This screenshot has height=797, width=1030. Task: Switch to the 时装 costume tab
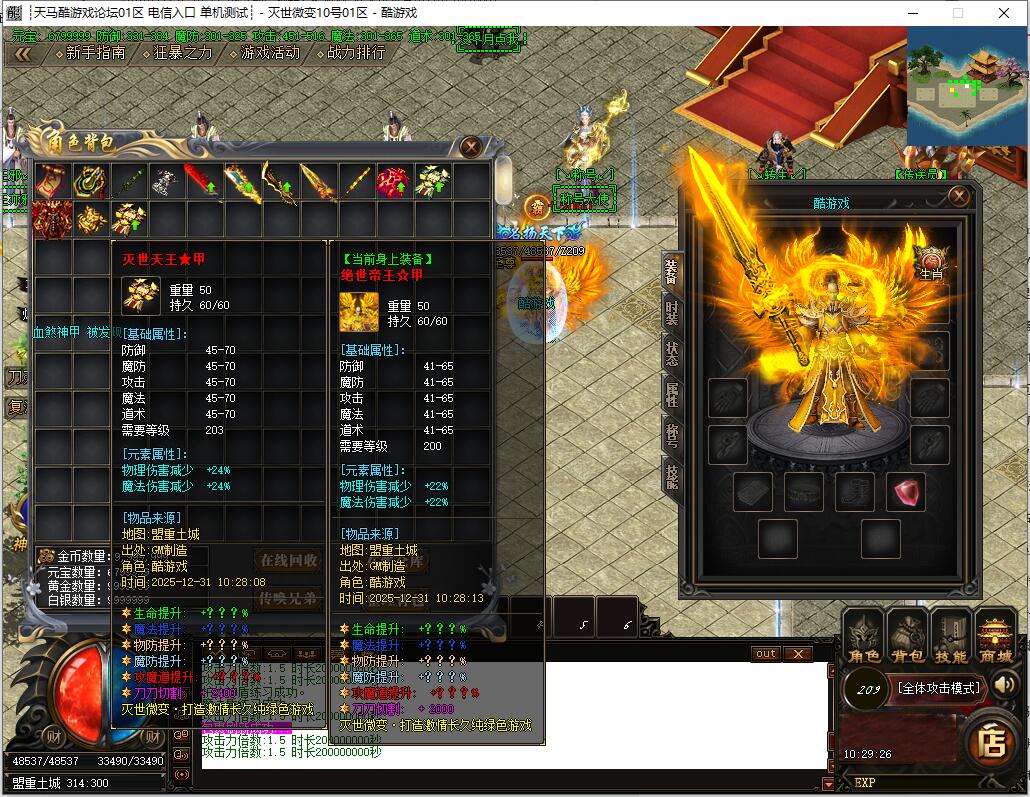671,311
